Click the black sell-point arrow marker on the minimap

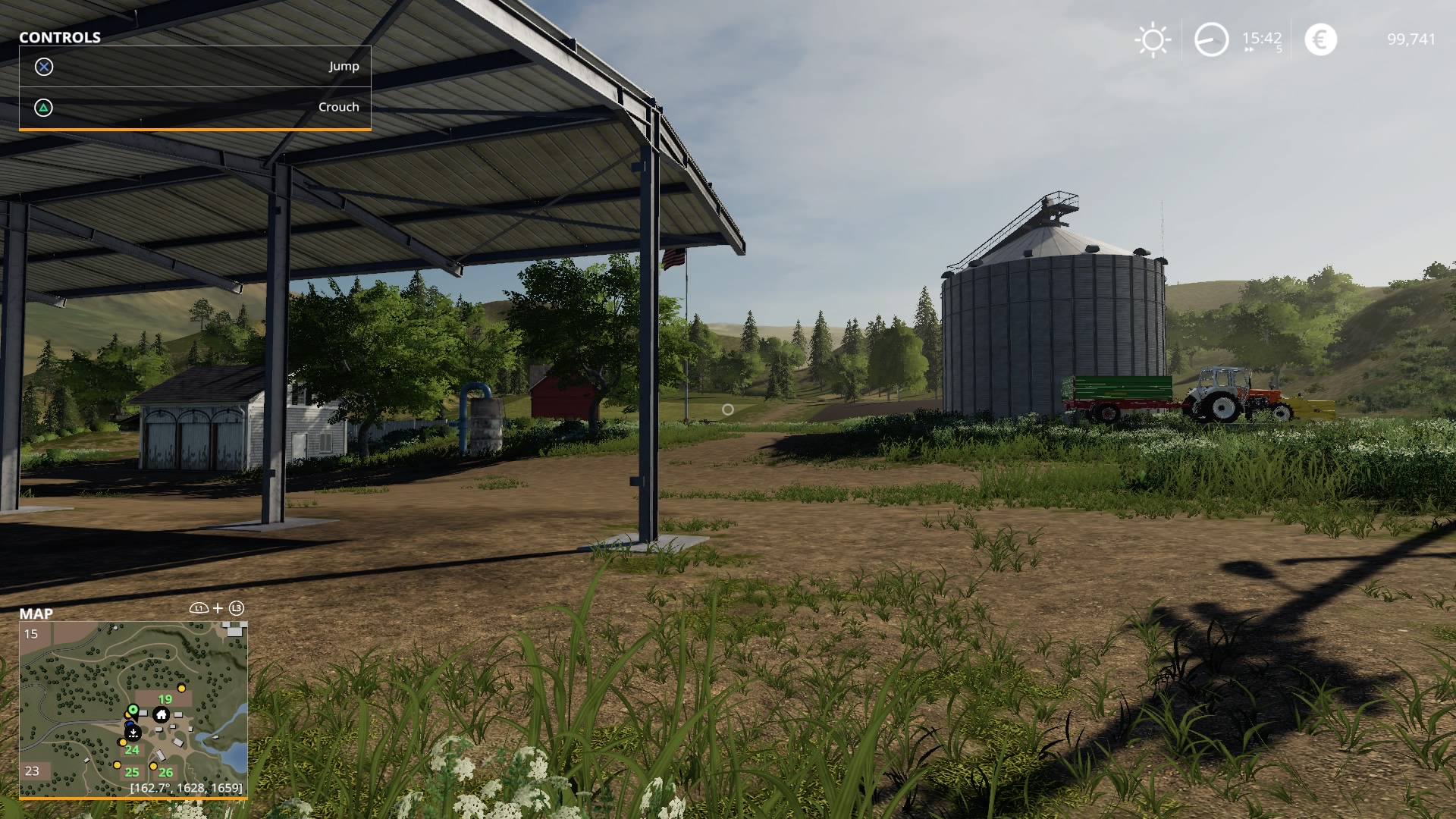[133, 733]
